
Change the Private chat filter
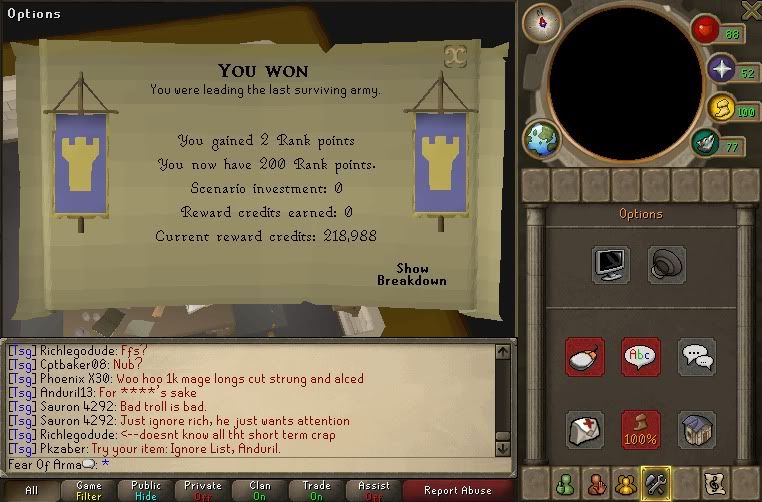203,490
